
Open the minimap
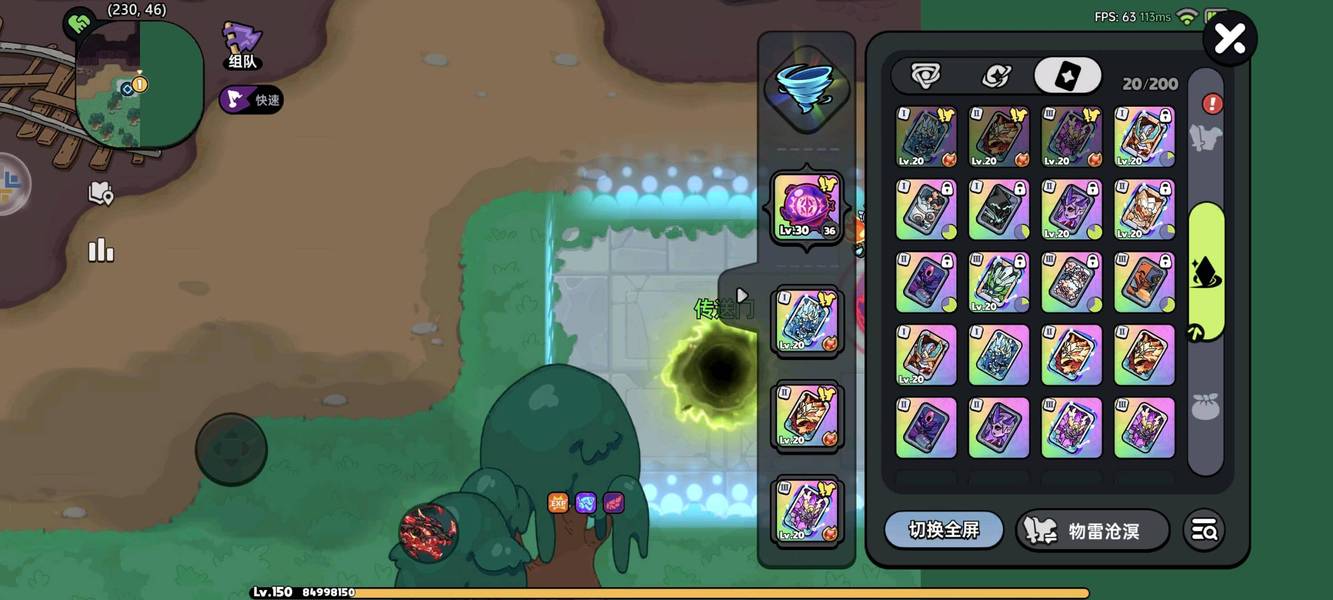coord(138,85)
